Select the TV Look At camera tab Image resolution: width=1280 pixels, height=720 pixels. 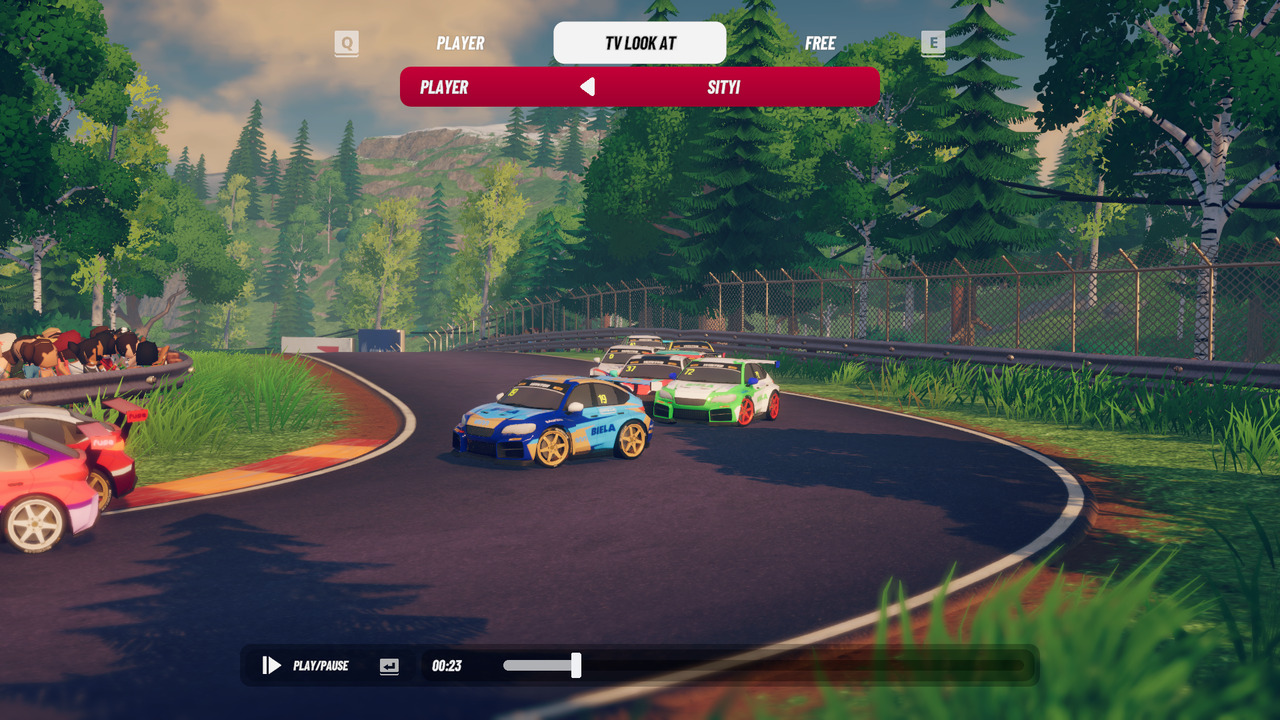pos(640,43)
